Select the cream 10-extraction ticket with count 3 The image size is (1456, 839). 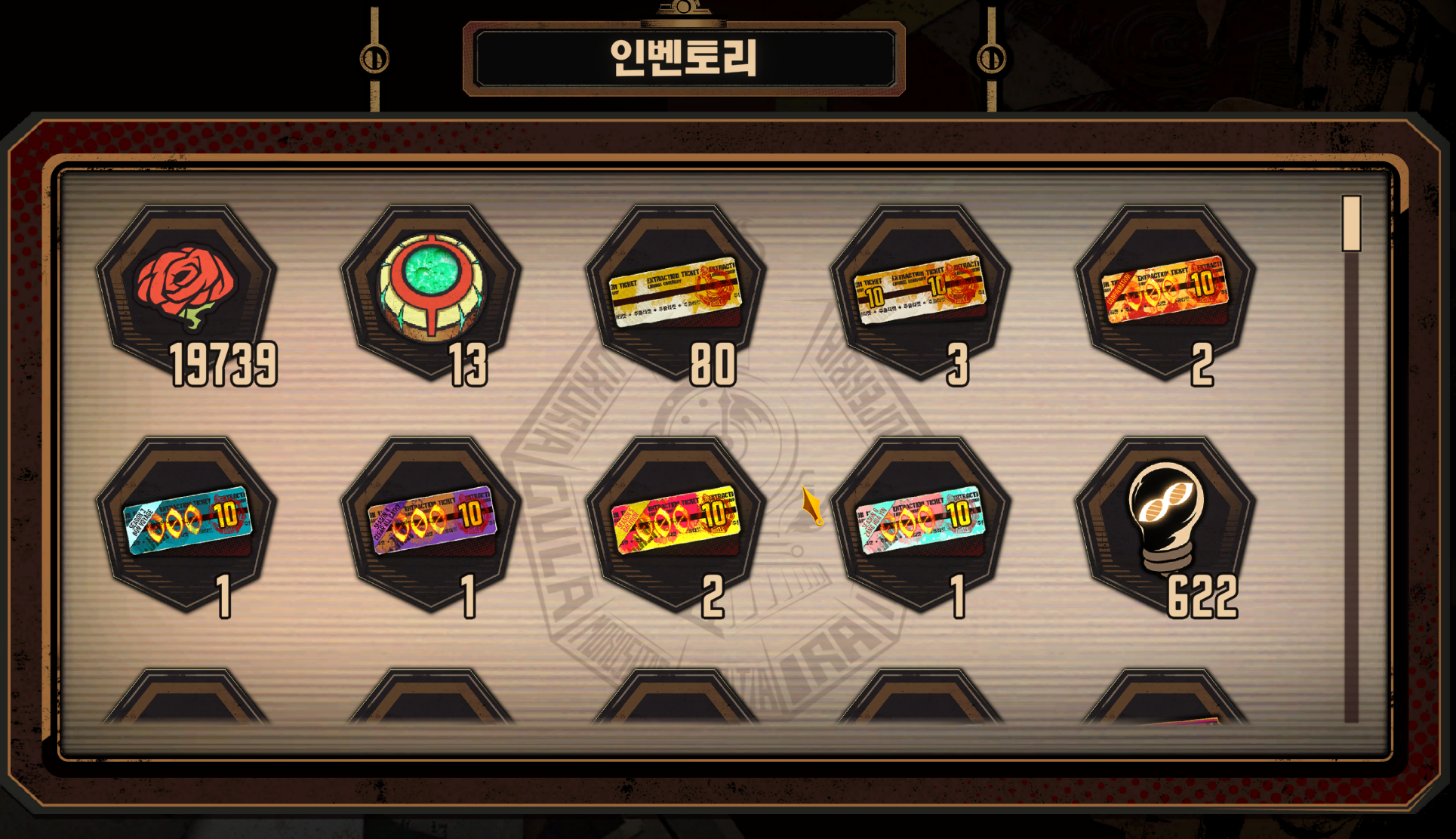(920, 291)
